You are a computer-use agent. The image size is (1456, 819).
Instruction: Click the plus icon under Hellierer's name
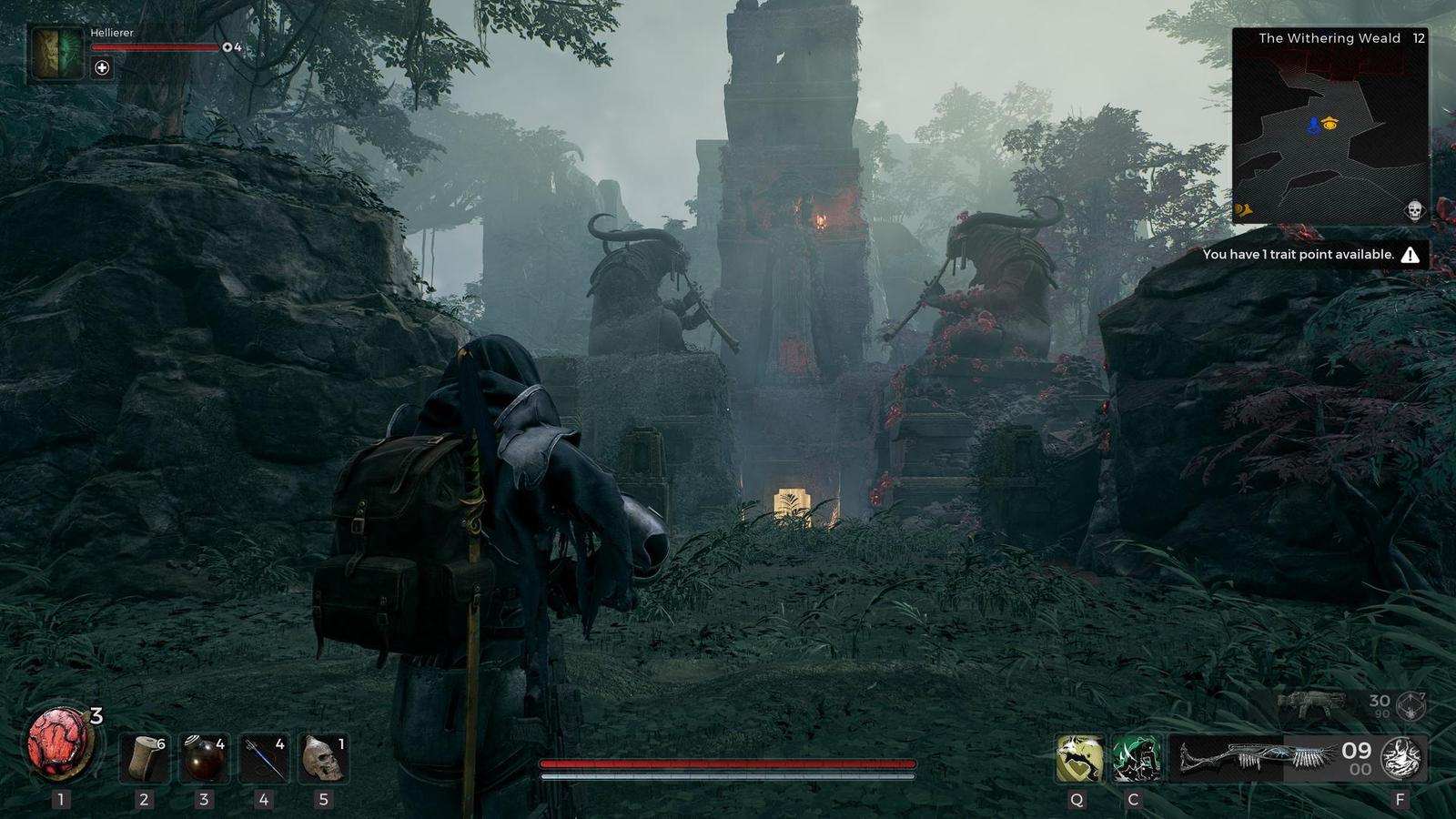click(102, 68)
